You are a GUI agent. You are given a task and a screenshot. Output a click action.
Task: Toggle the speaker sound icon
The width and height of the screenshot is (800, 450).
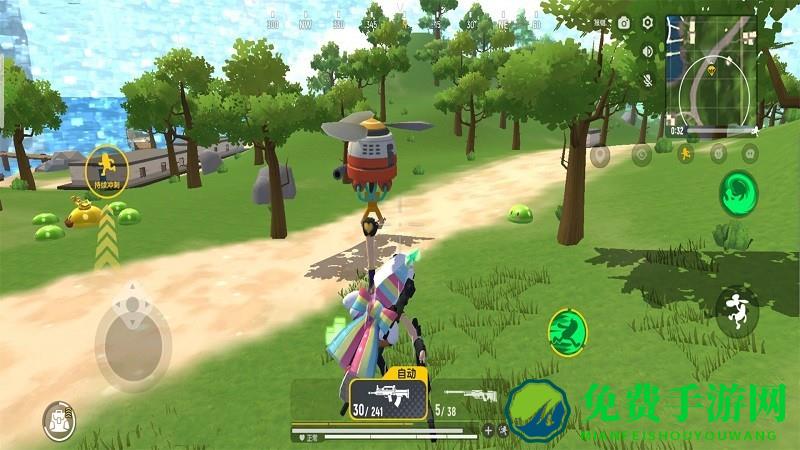(648, 51)
